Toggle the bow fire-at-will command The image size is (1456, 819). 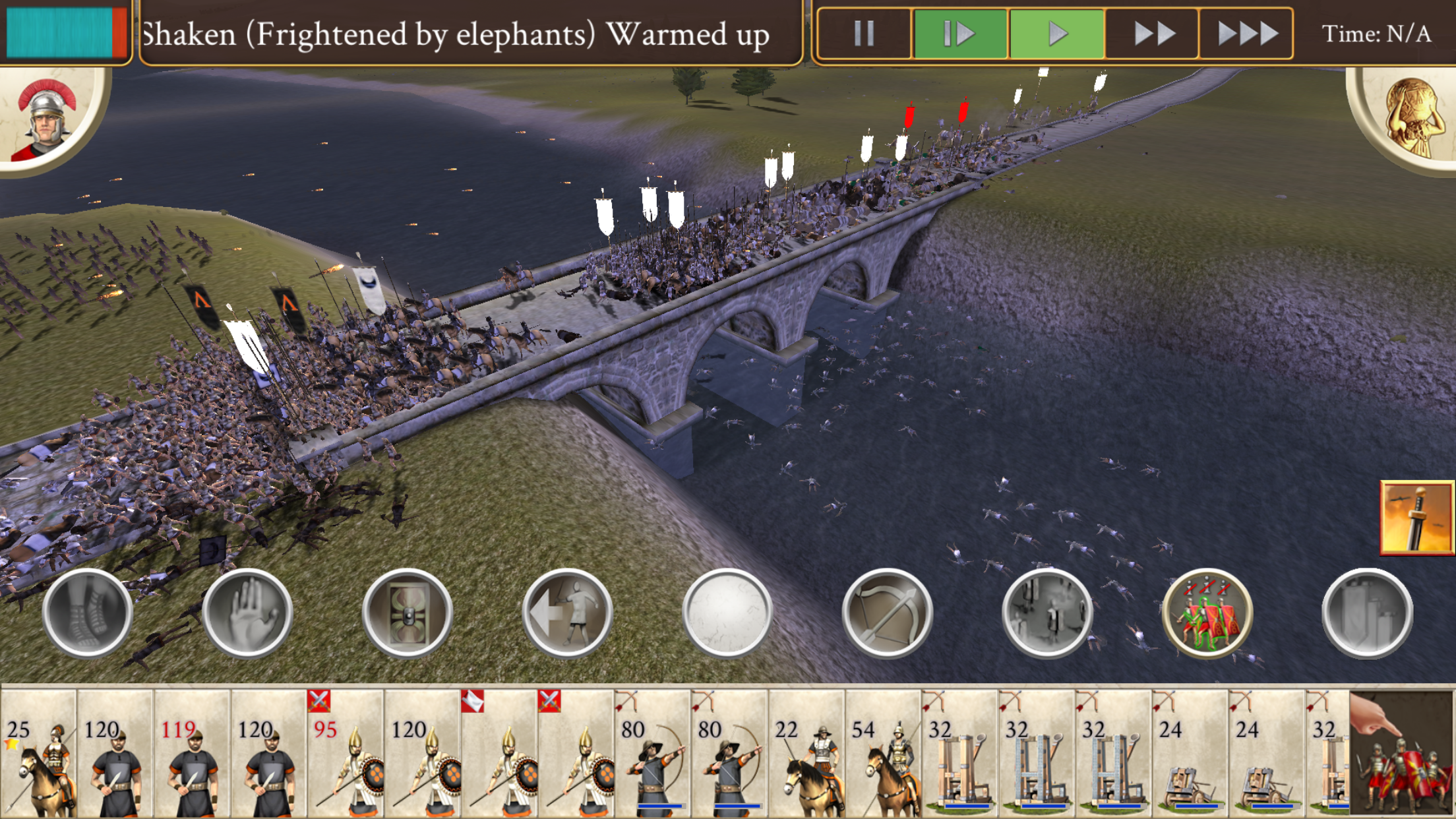[x=887, y=613]
